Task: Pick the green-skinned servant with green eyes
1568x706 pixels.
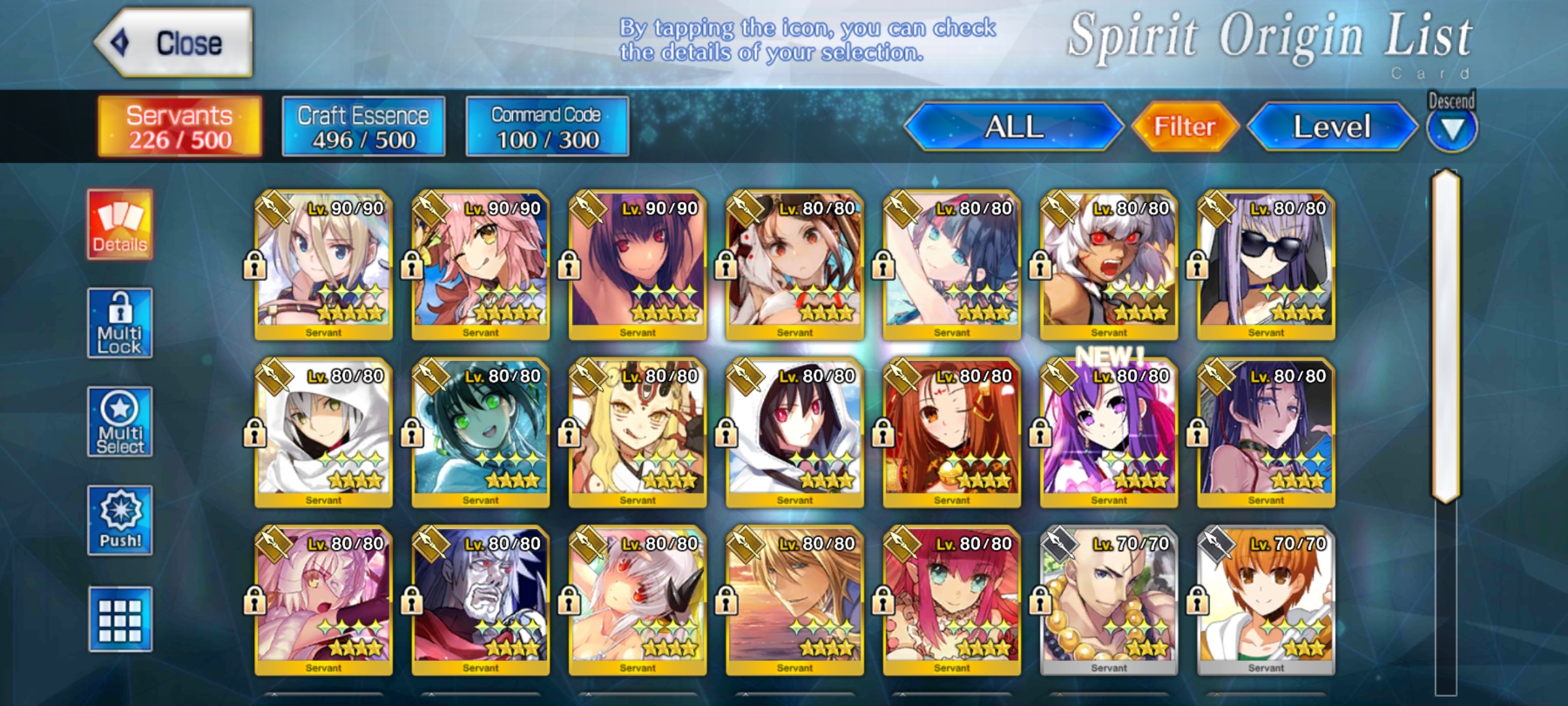Action: 480,433
